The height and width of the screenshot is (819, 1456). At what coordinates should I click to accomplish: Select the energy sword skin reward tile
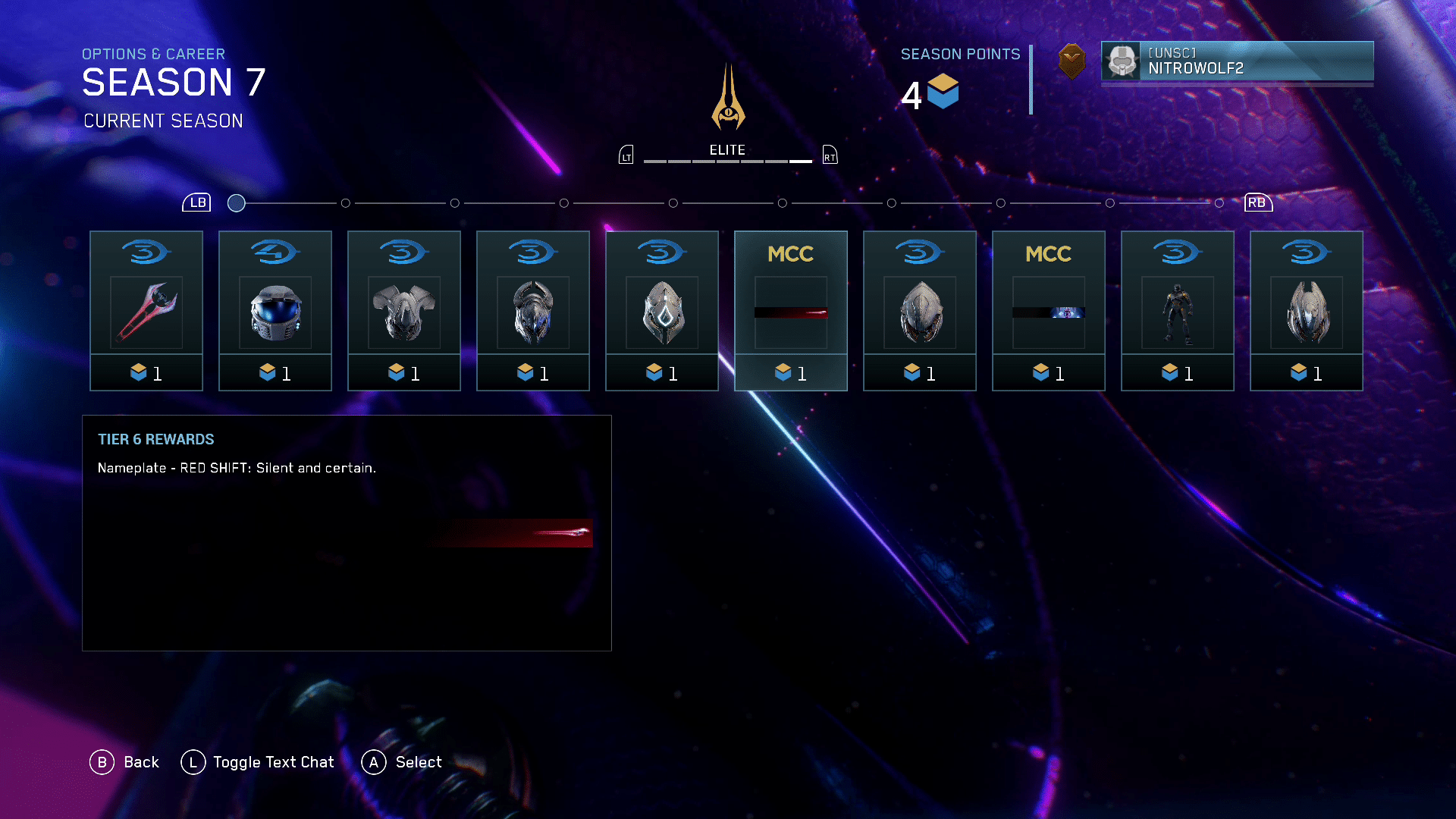(146, 311)
